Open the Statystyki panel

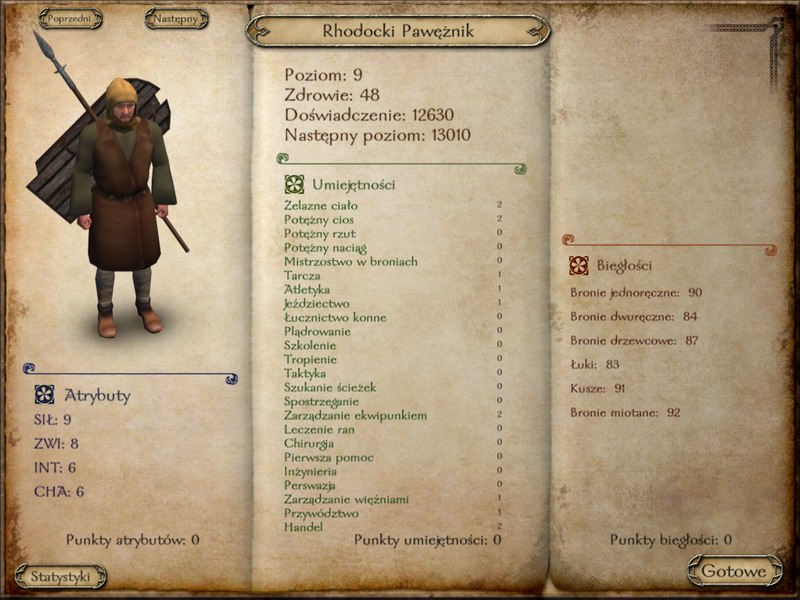coord(60,577)
